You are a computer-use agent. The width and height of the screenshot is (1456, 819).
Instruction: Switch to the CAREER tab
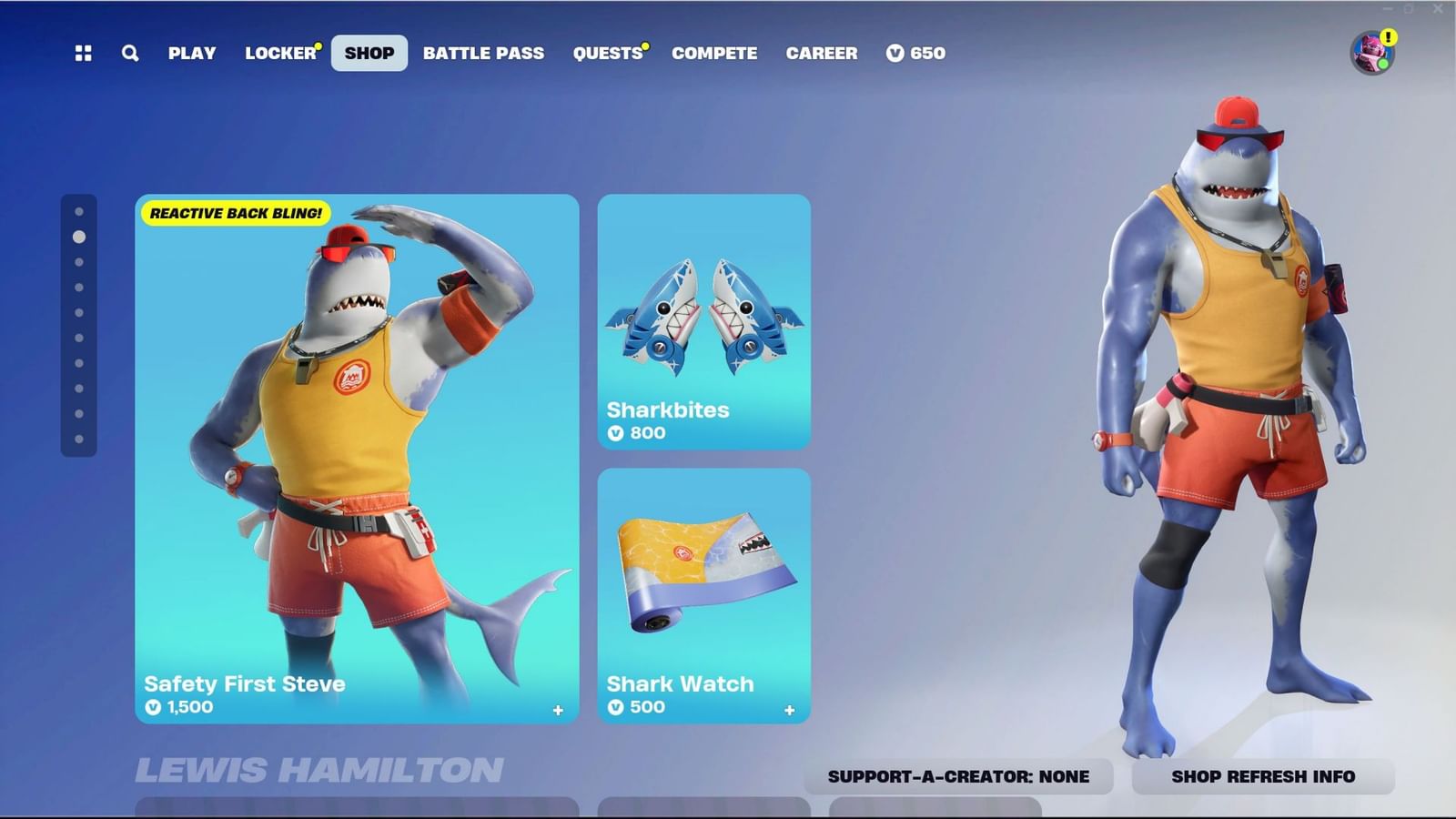click(822, 54)
